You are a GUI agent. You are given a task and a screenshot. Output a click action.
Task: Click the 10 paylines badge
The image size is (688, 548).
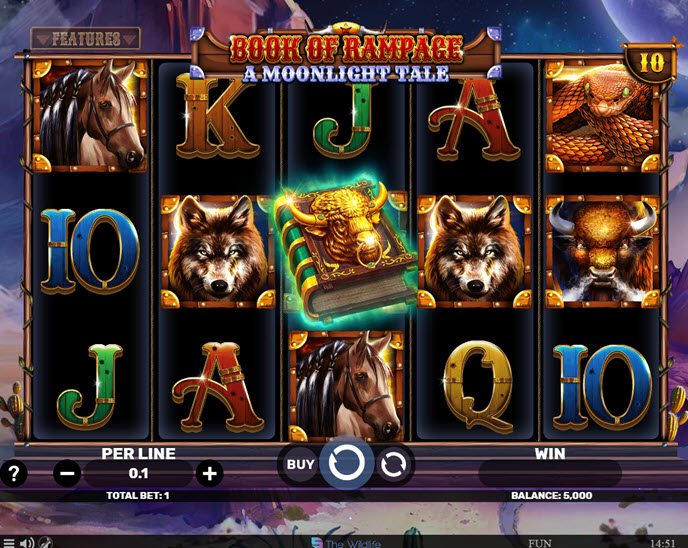tap(651, 62)
